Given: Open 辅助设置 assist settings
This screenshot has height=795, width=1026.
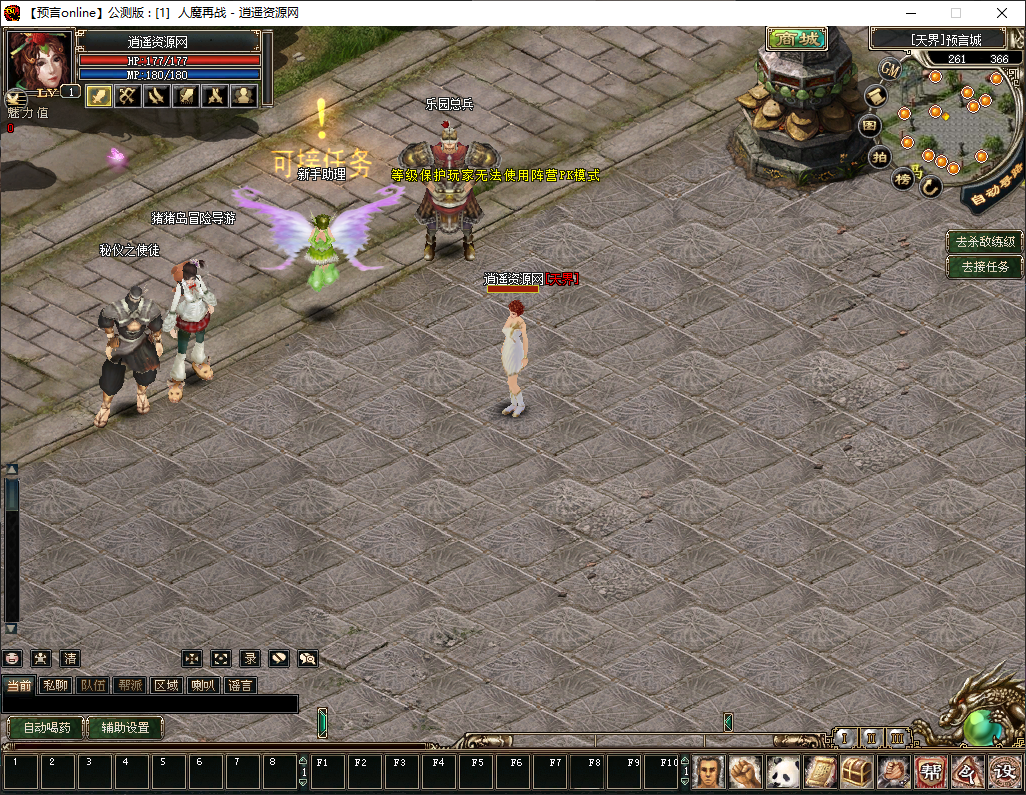Looking at the screenshot, I should tap(125, 728).
